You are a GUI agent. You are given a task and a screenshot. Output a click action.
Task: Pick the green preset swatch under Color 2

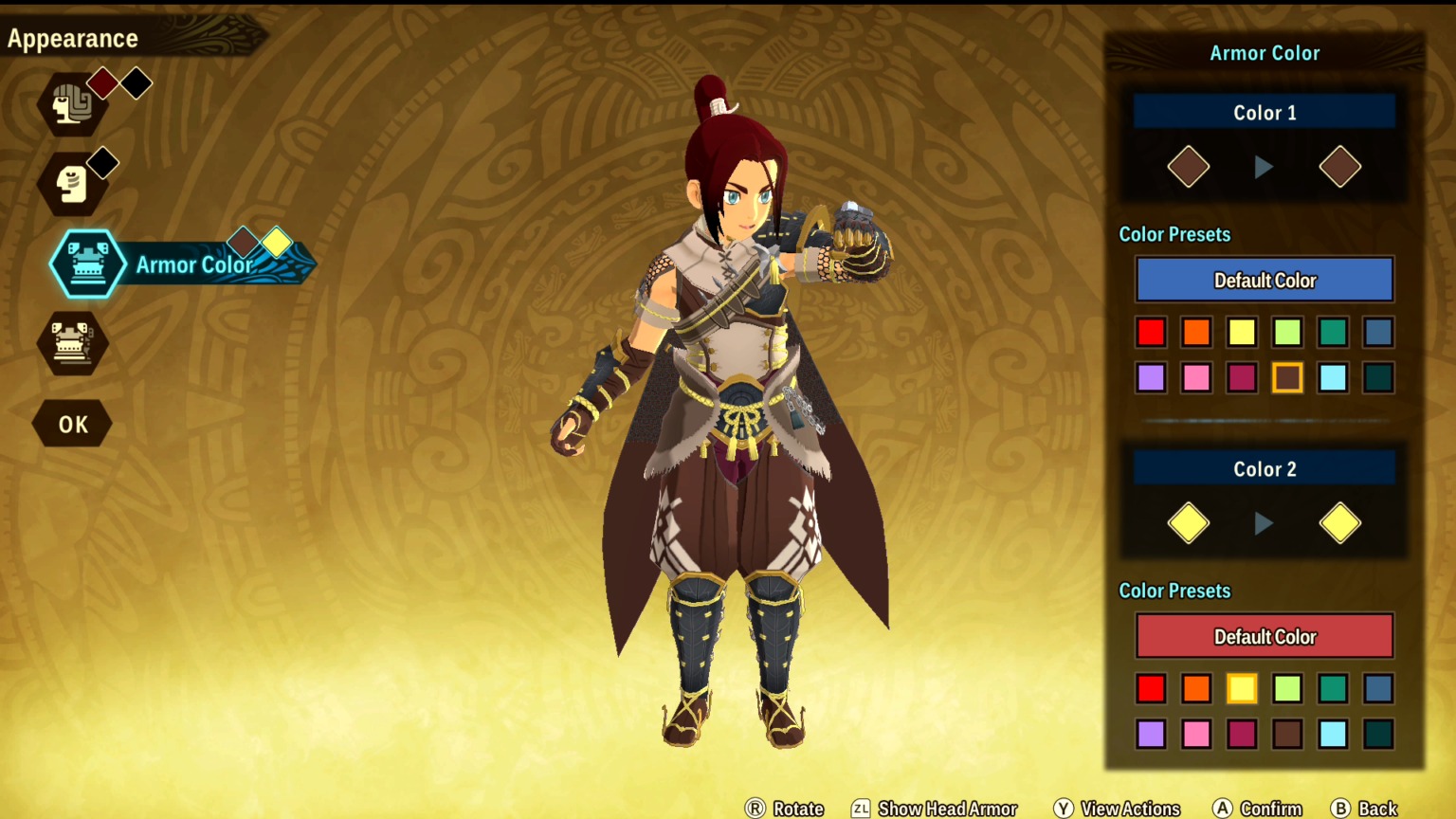(x=1333, y=689)
